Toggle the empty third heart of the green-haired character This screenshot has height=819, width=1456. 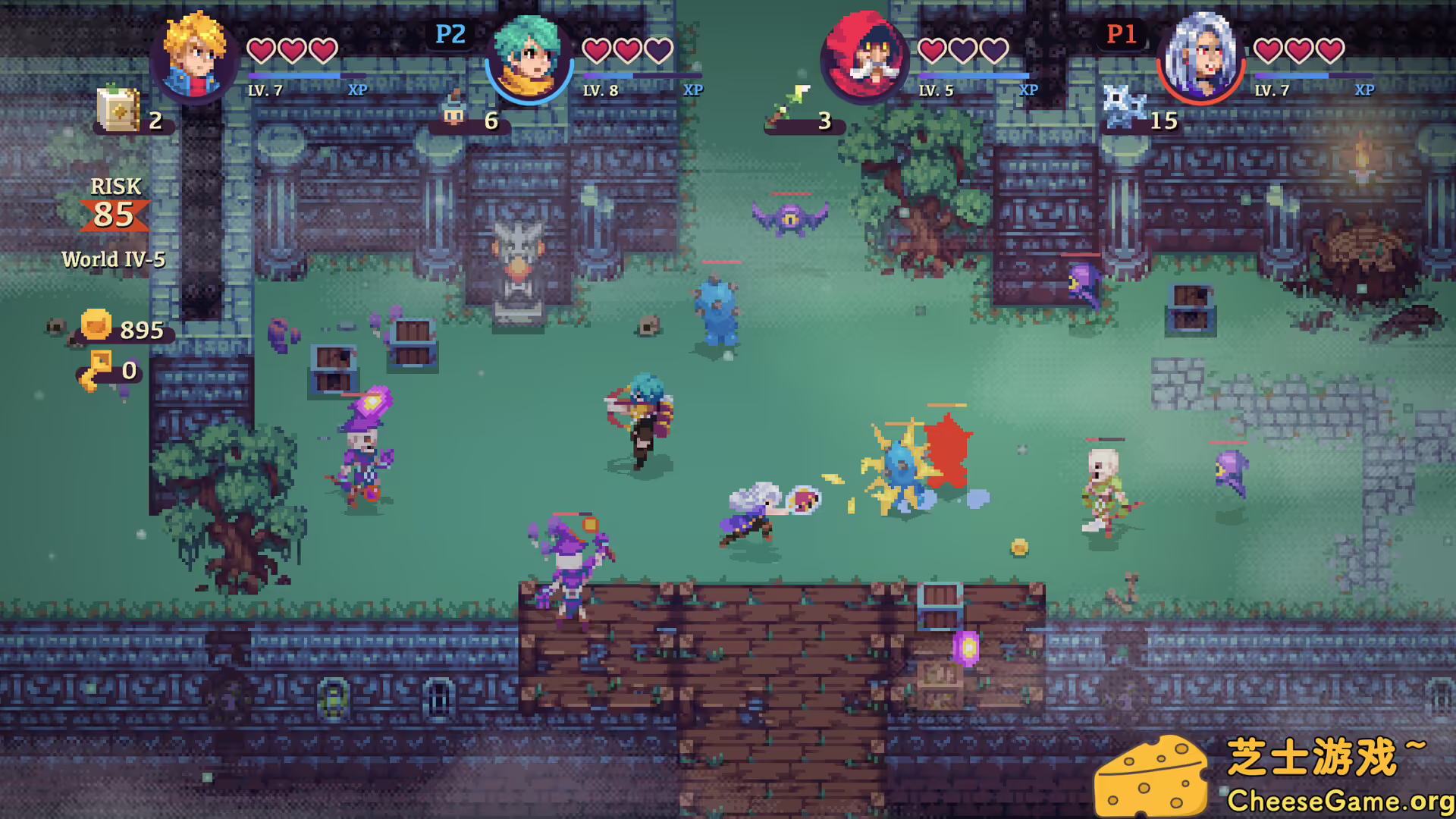pos(657,52)
